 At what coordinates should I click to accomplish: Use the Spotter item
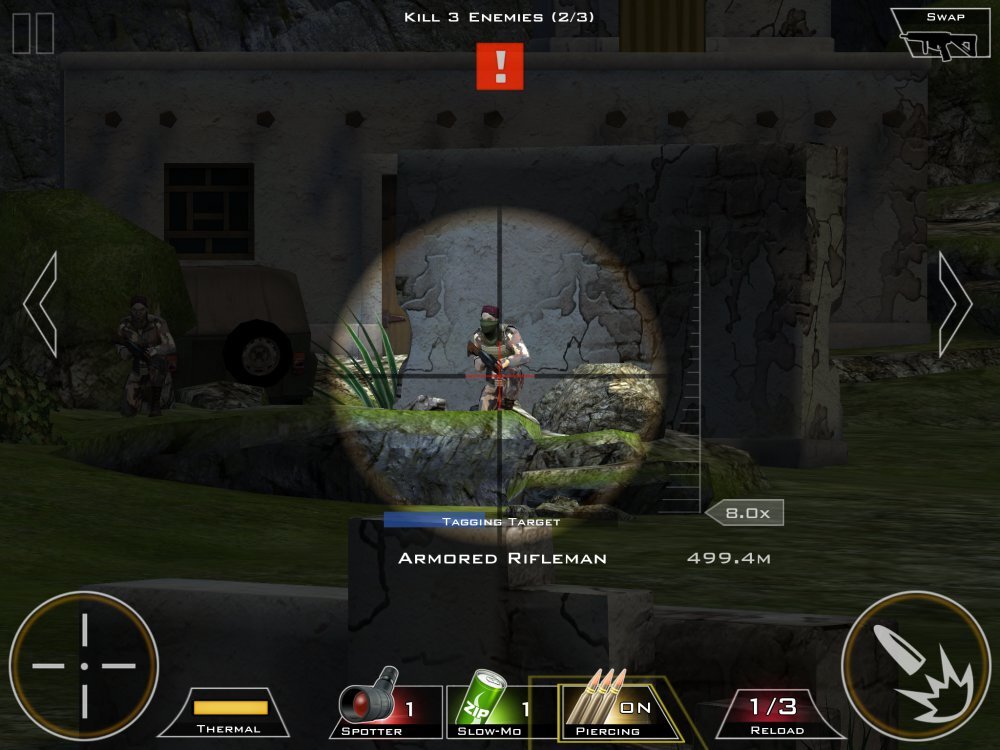click(x=386, y=711)
